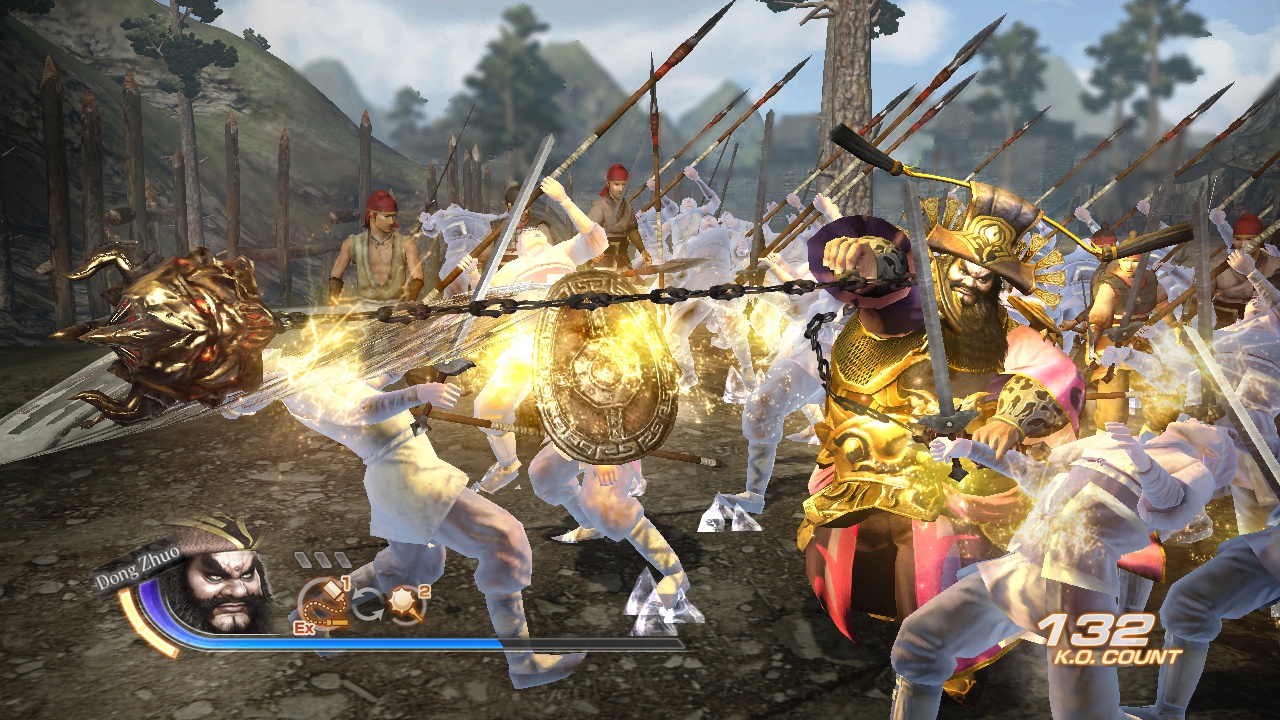Screen dimensions: 1280x720
Task: Click the third Musou gauge segment
Action: coord(341,559)
